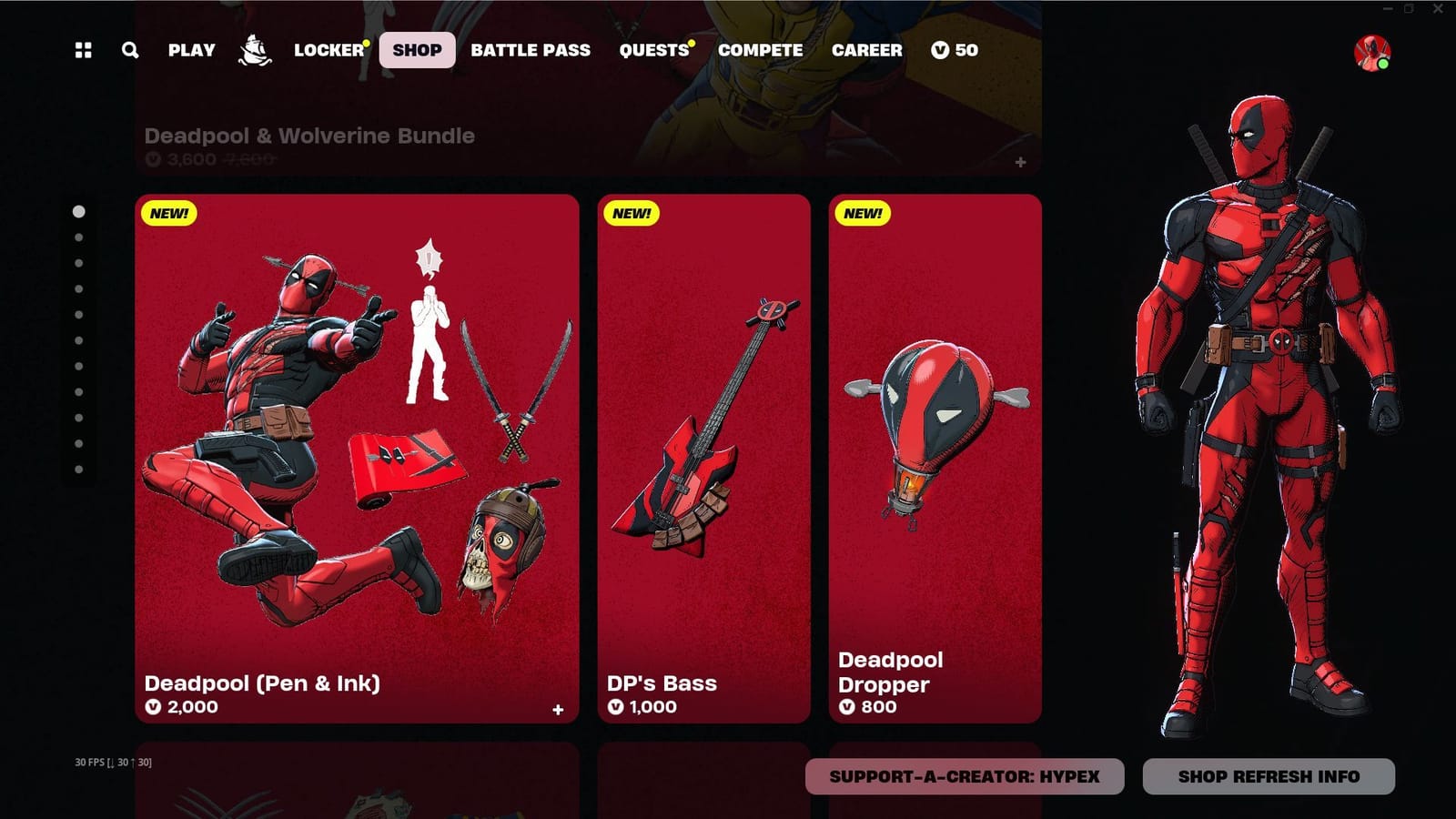Open the grid menu in the top-left corner
Image resolution: width=1456 pixels, height=819 pixels.
pos(83,50)
